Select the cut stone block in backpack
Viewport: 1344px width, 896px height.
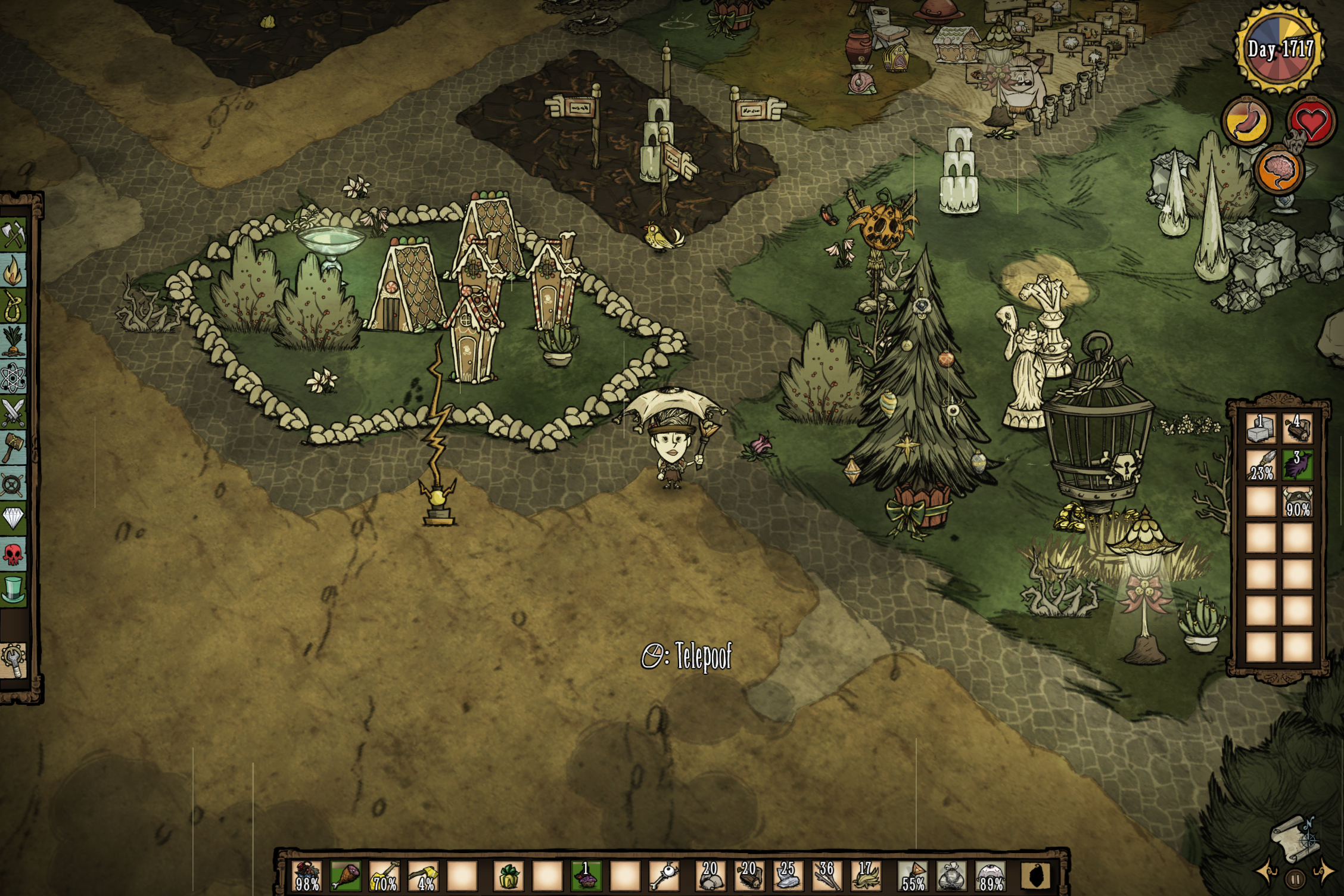click(x=1261, y=429)
